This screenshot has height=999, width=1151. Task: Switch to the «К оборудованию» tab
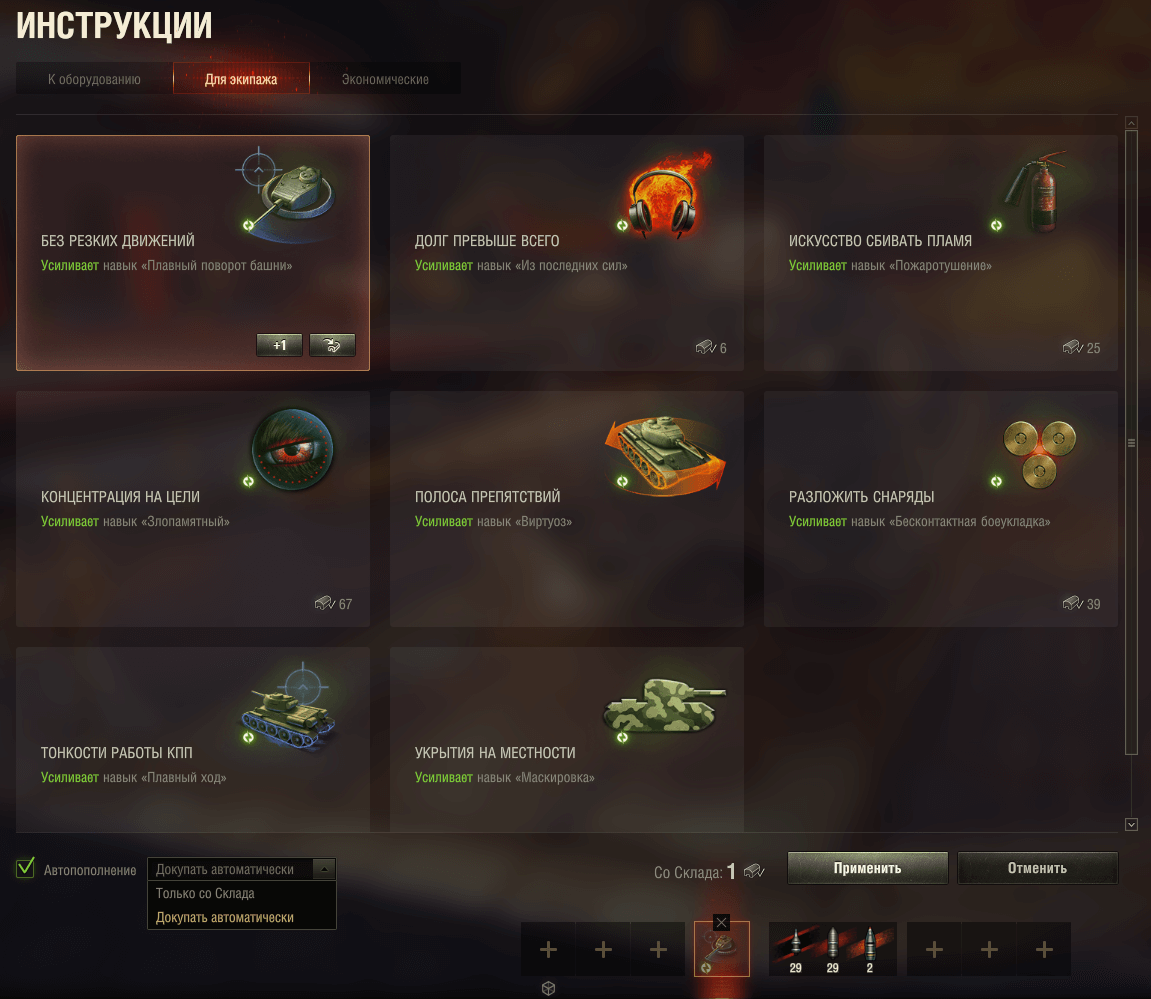click(x=94, y=79)
